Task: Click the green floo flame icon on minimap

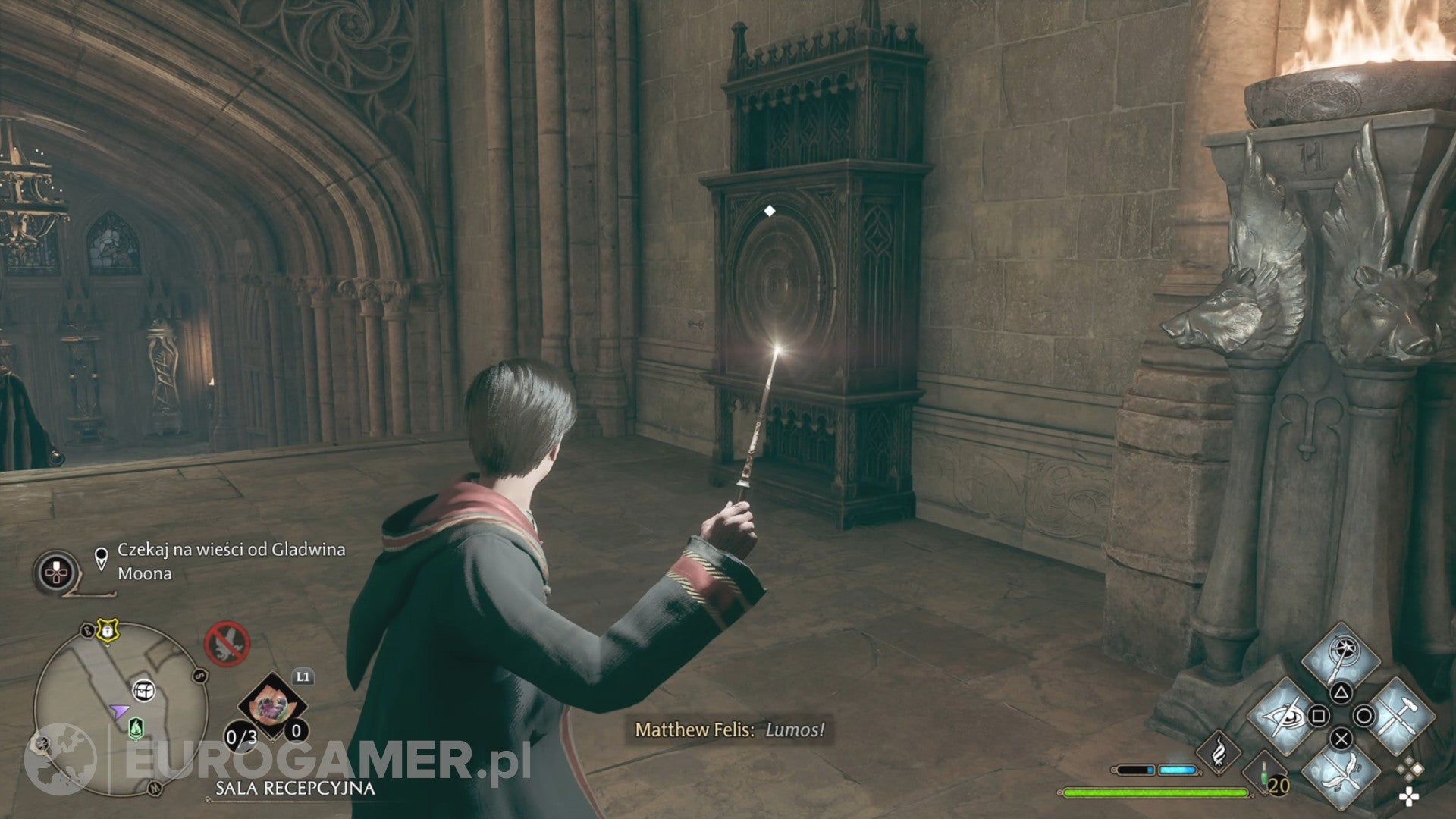Action: tap(136, 728)
